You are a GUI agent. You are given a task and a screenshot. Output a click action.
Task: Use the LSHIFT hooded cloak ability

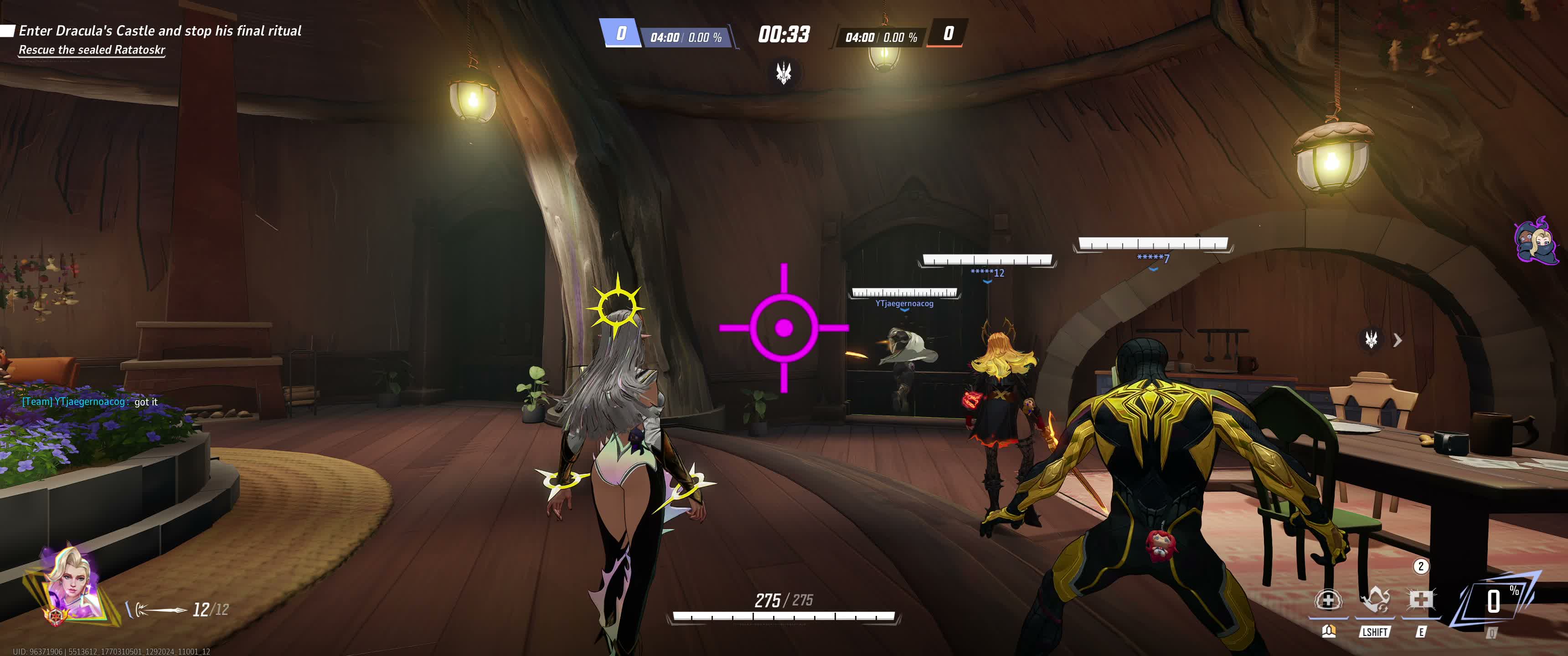1374,600
